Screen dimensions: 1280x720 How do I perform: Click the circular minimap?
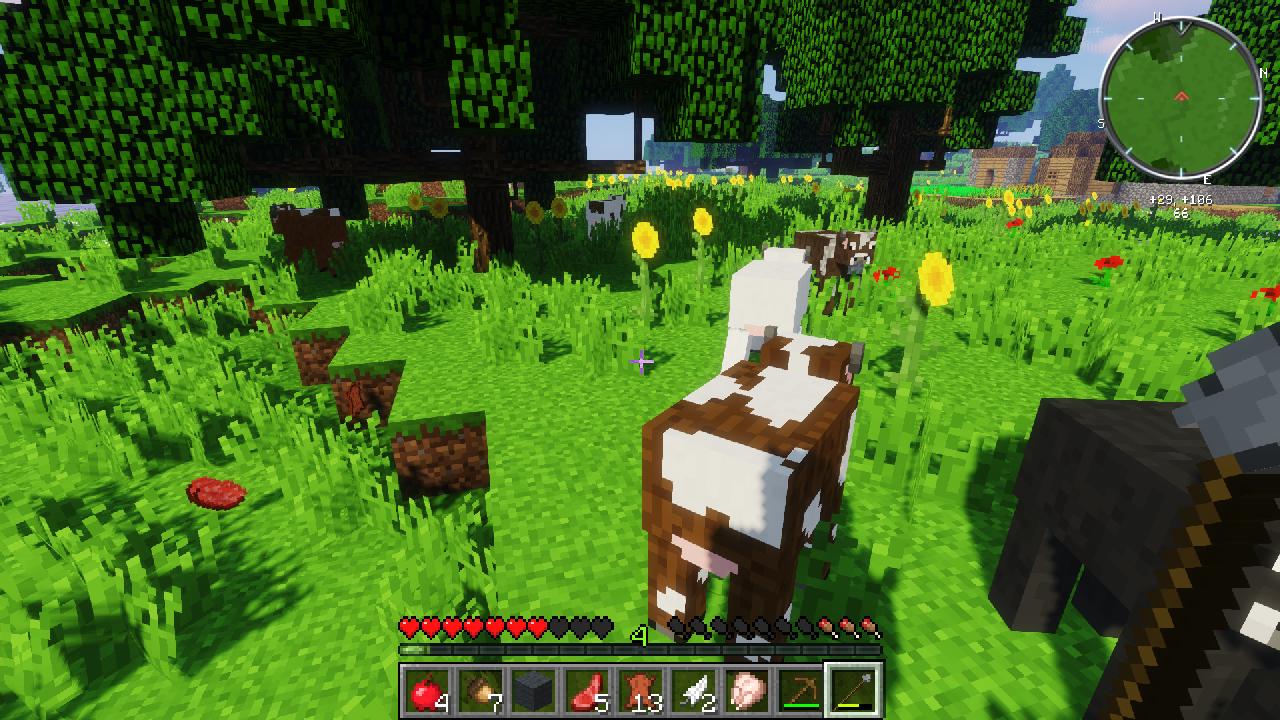click(1180, 98)
